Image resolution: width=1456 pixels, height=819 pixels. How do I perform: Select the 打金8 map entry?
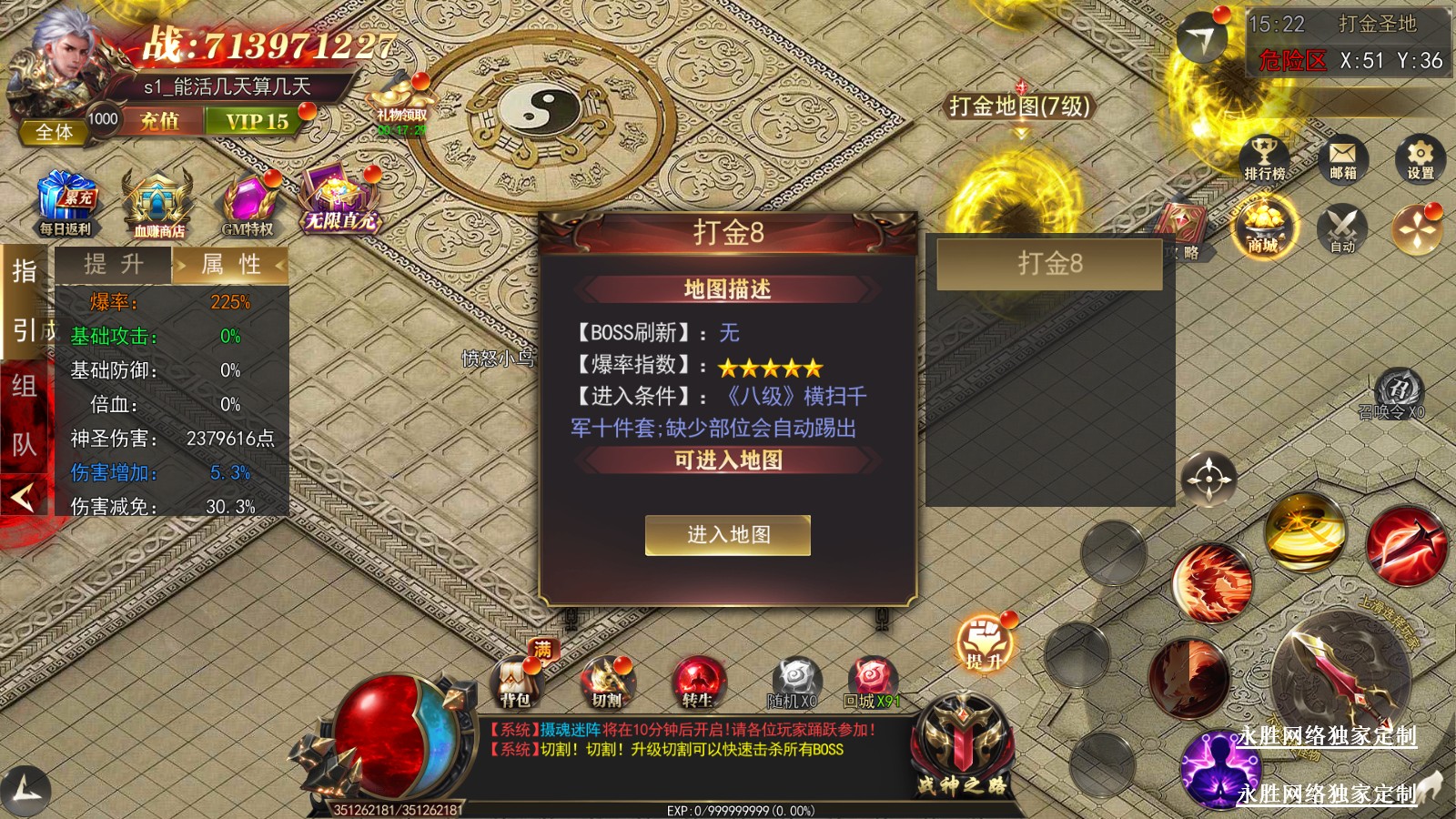(x=1049, y=264)
